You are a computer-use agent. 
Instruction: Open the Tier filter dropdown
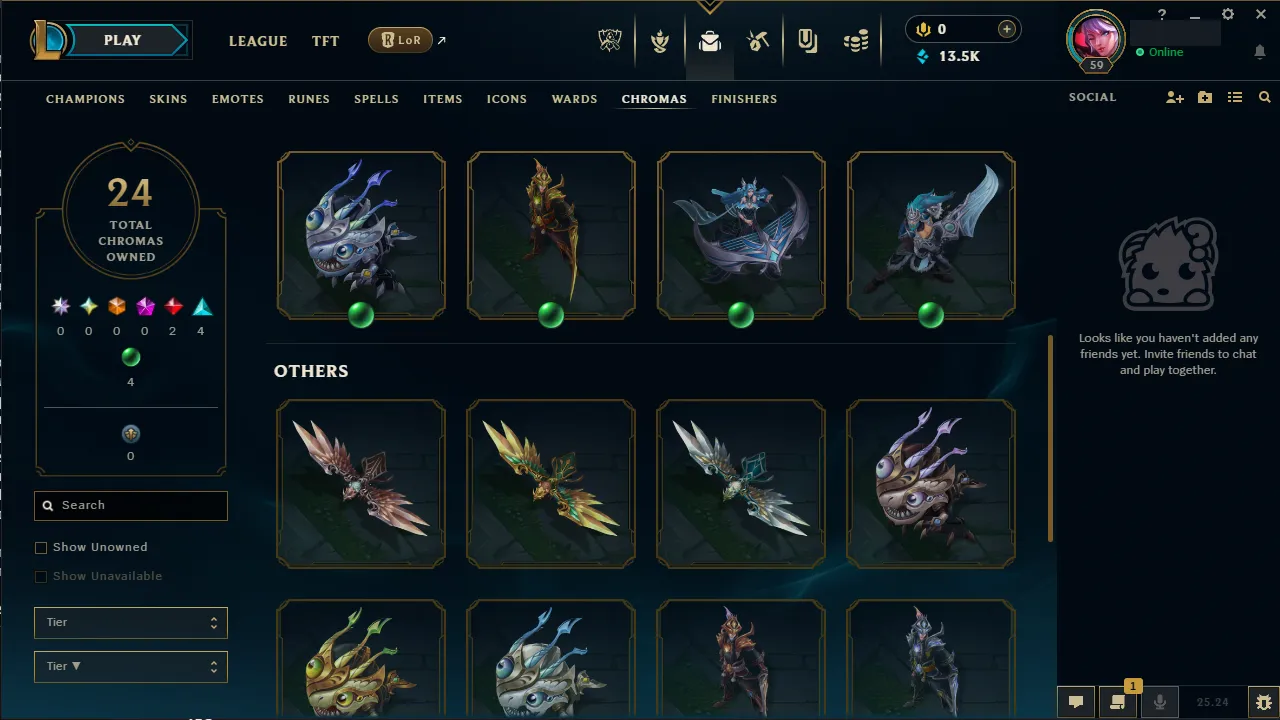[130, 622]
